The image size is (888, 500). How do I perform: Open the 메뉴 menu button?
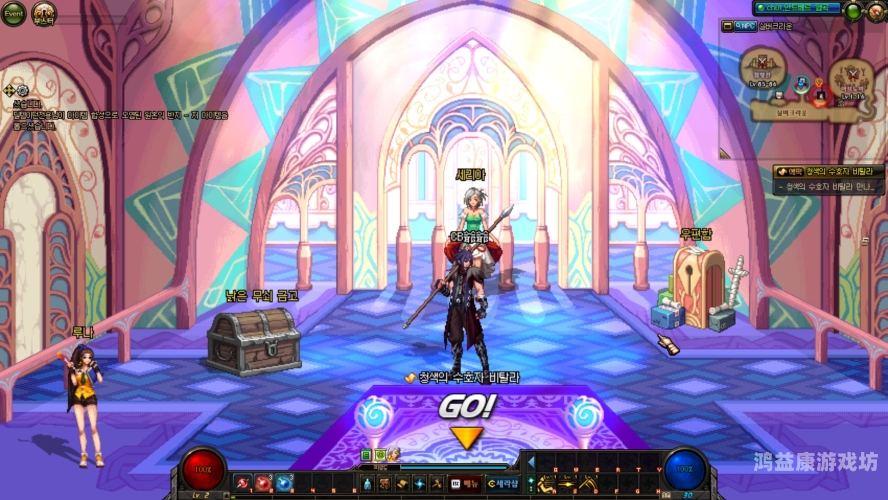click(x=462, y=484)
